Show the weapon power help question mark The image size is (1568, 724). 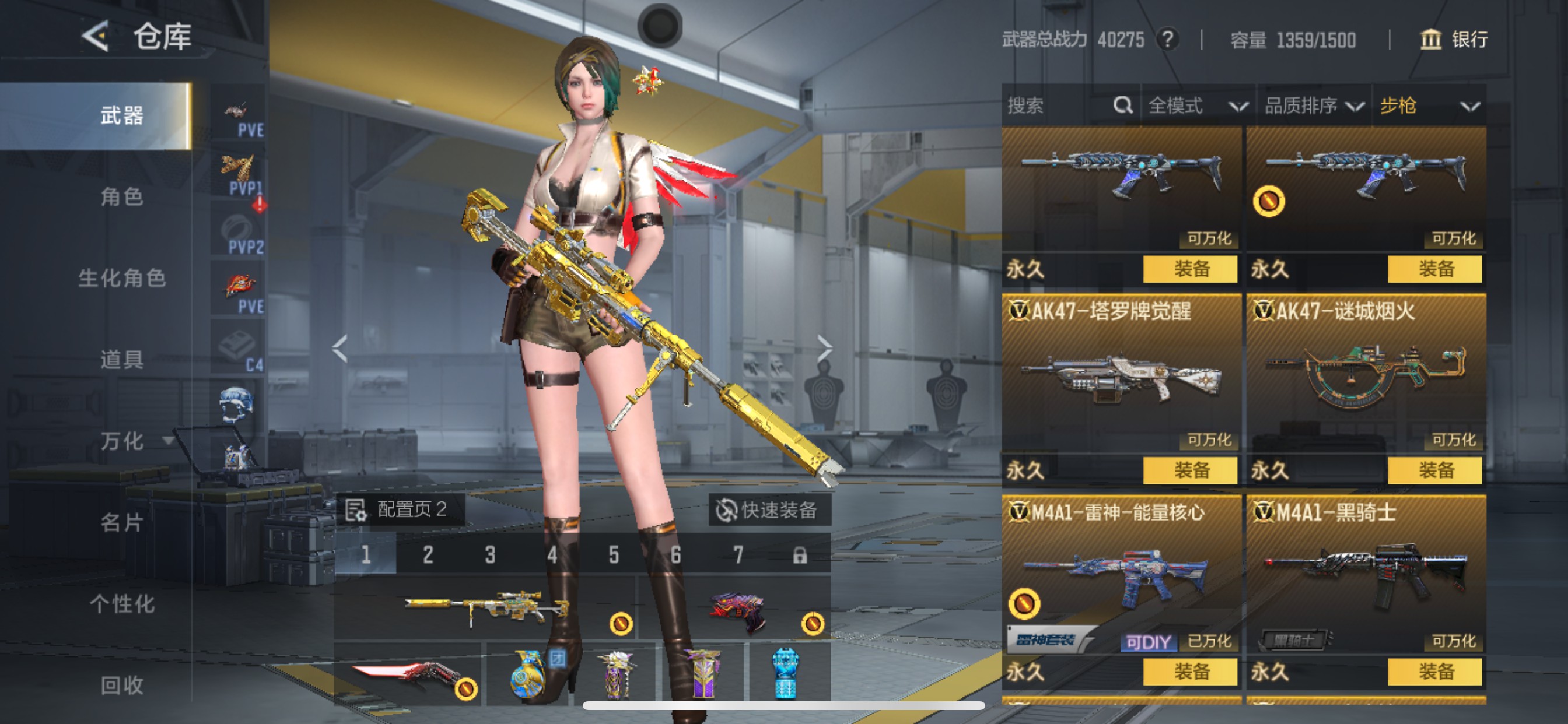[x=1167, y=40]
